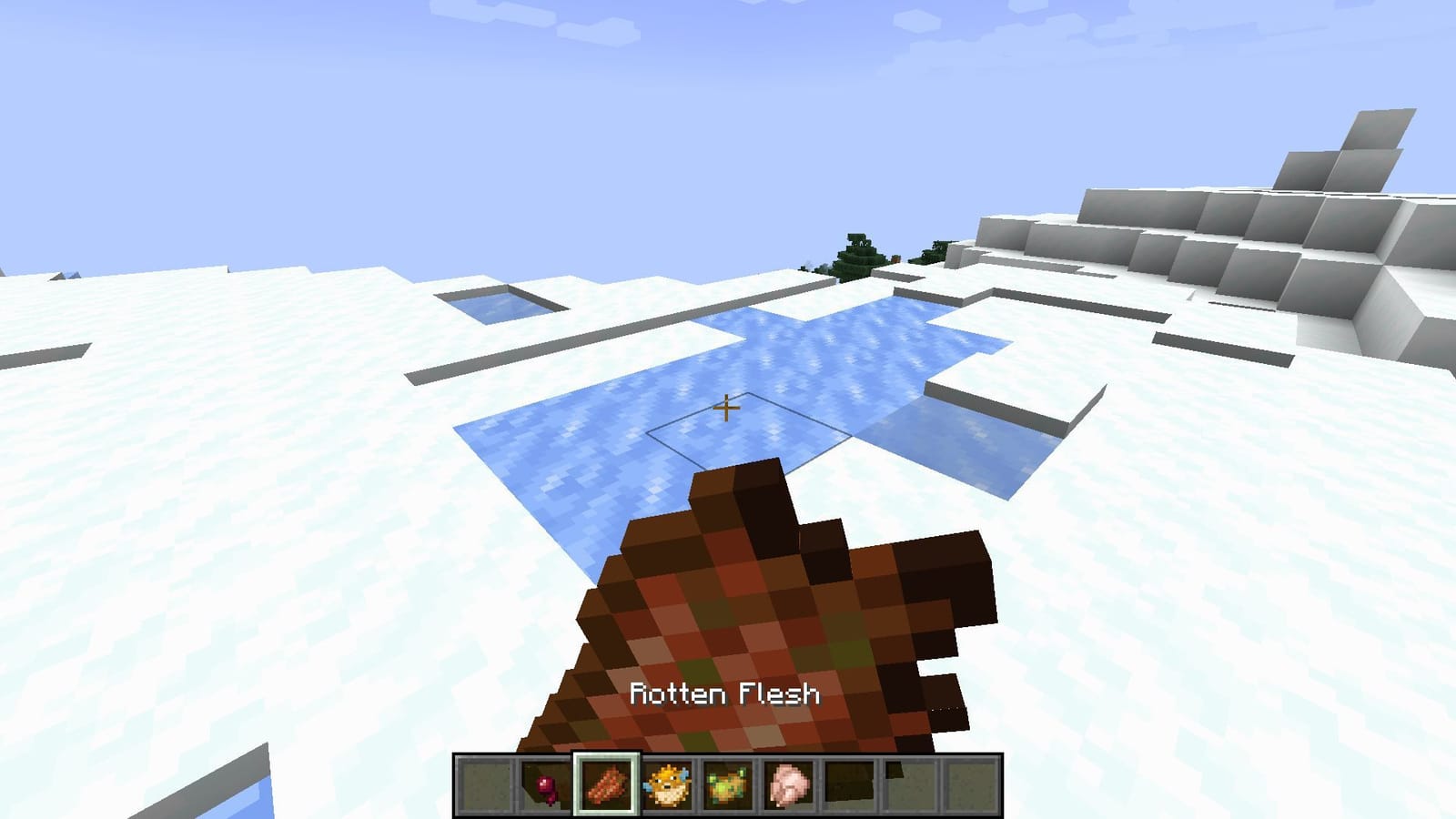Viewport: 1456px width, 819px height.
Task: Click the seventh hotbar slot
Action: click(849, 784)
